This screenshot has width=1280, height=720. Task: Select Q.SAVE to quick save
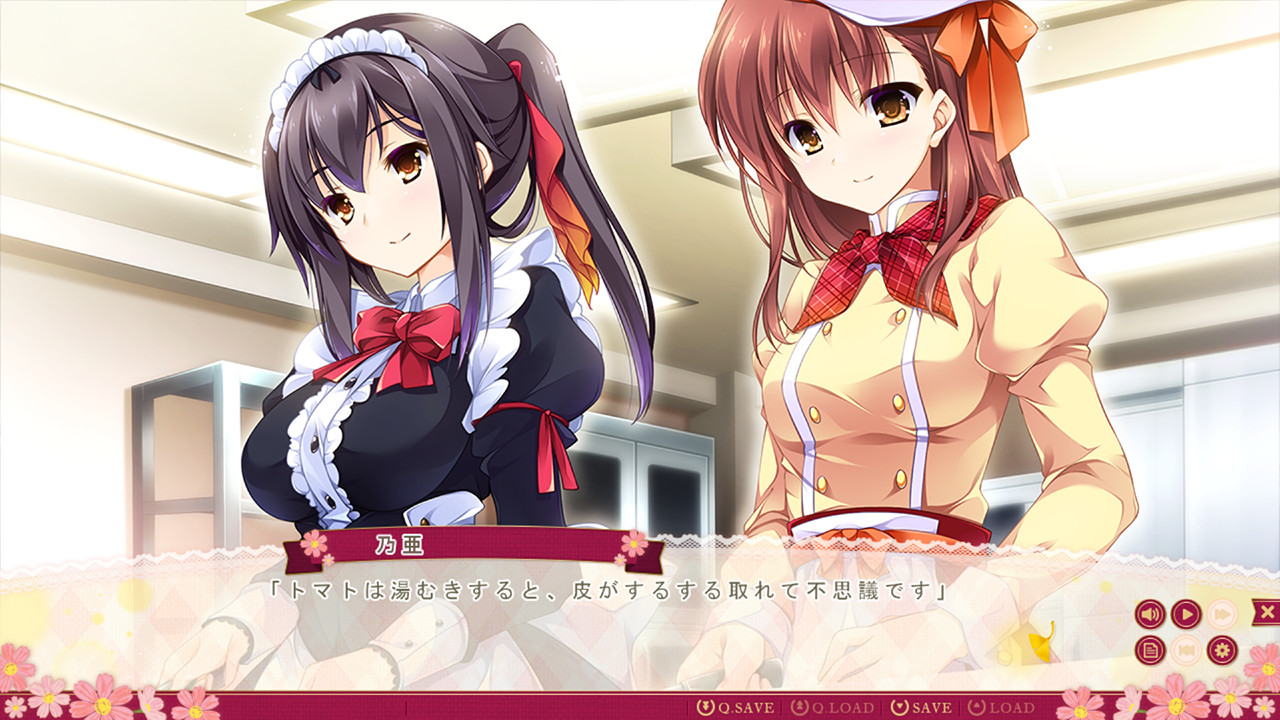tap(746, 705)
